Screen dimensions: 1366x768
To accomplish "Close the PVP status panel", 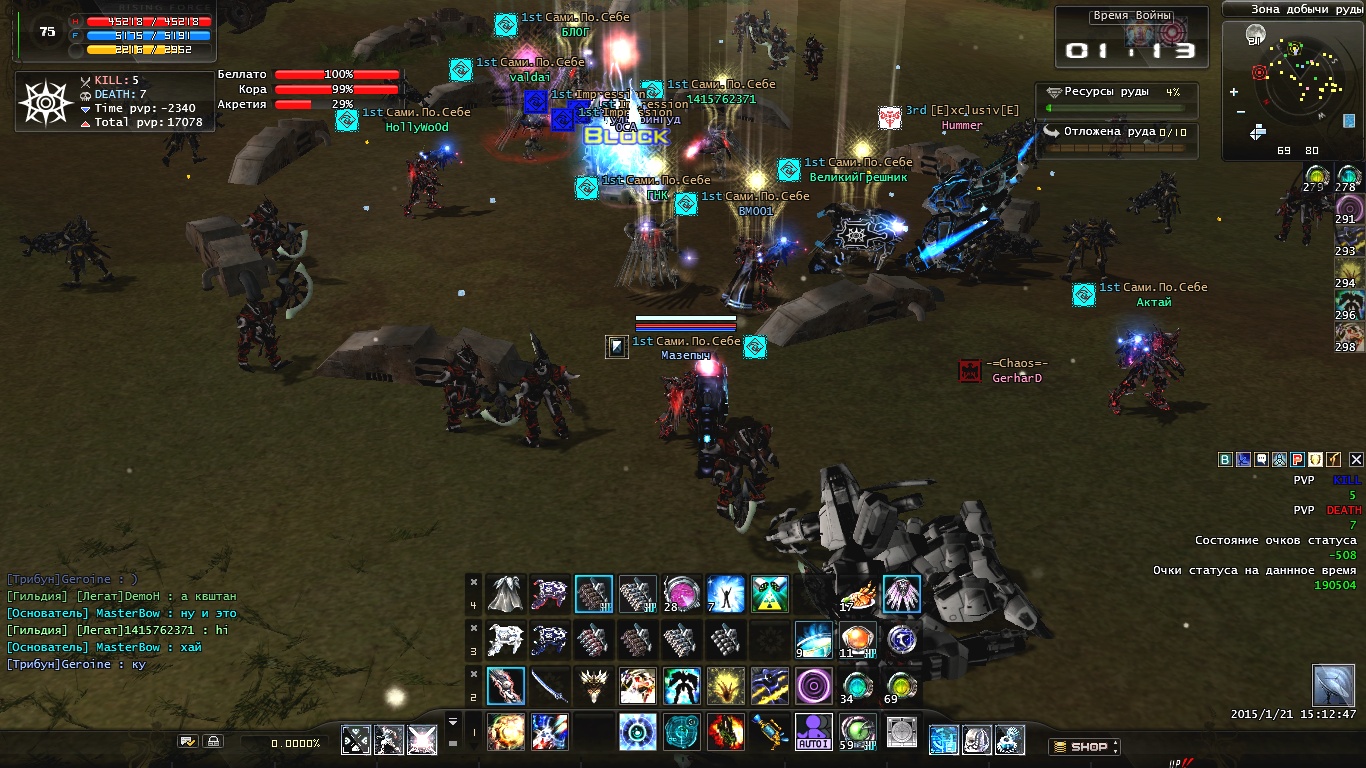I will click(1356, 460).
